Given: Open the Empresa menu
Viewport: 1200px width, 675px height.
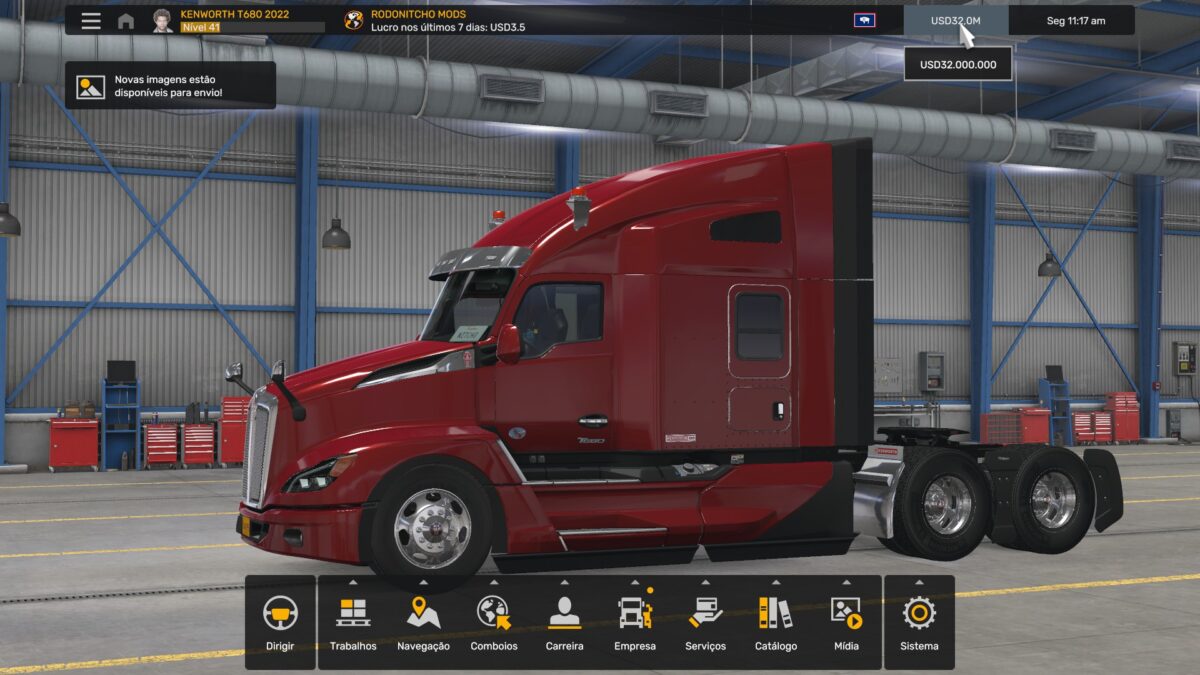Looking at the screenshot, I should point(635,622).
